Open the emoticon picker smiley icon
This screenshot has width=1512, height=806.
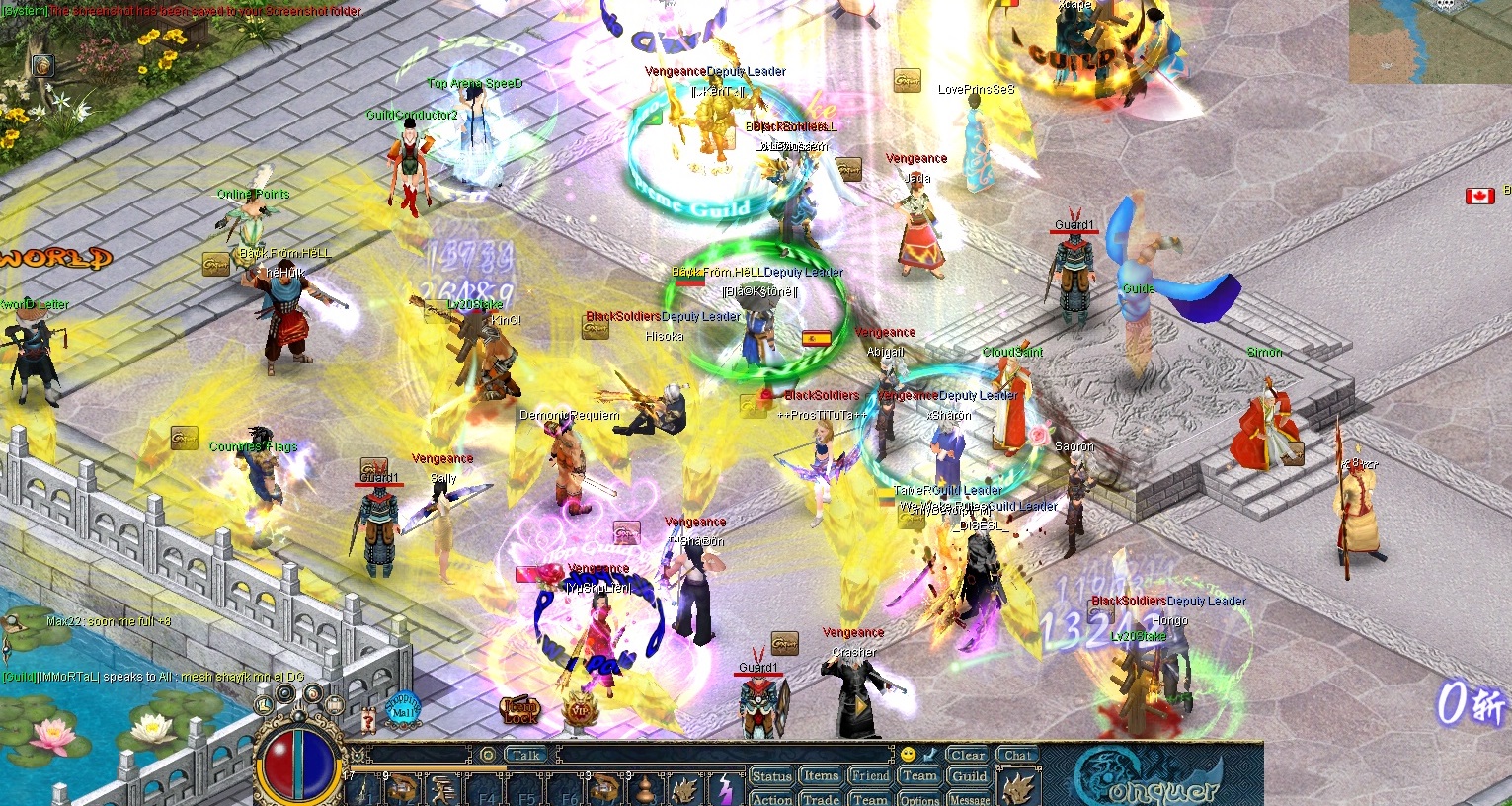click(x=908, y=755)
